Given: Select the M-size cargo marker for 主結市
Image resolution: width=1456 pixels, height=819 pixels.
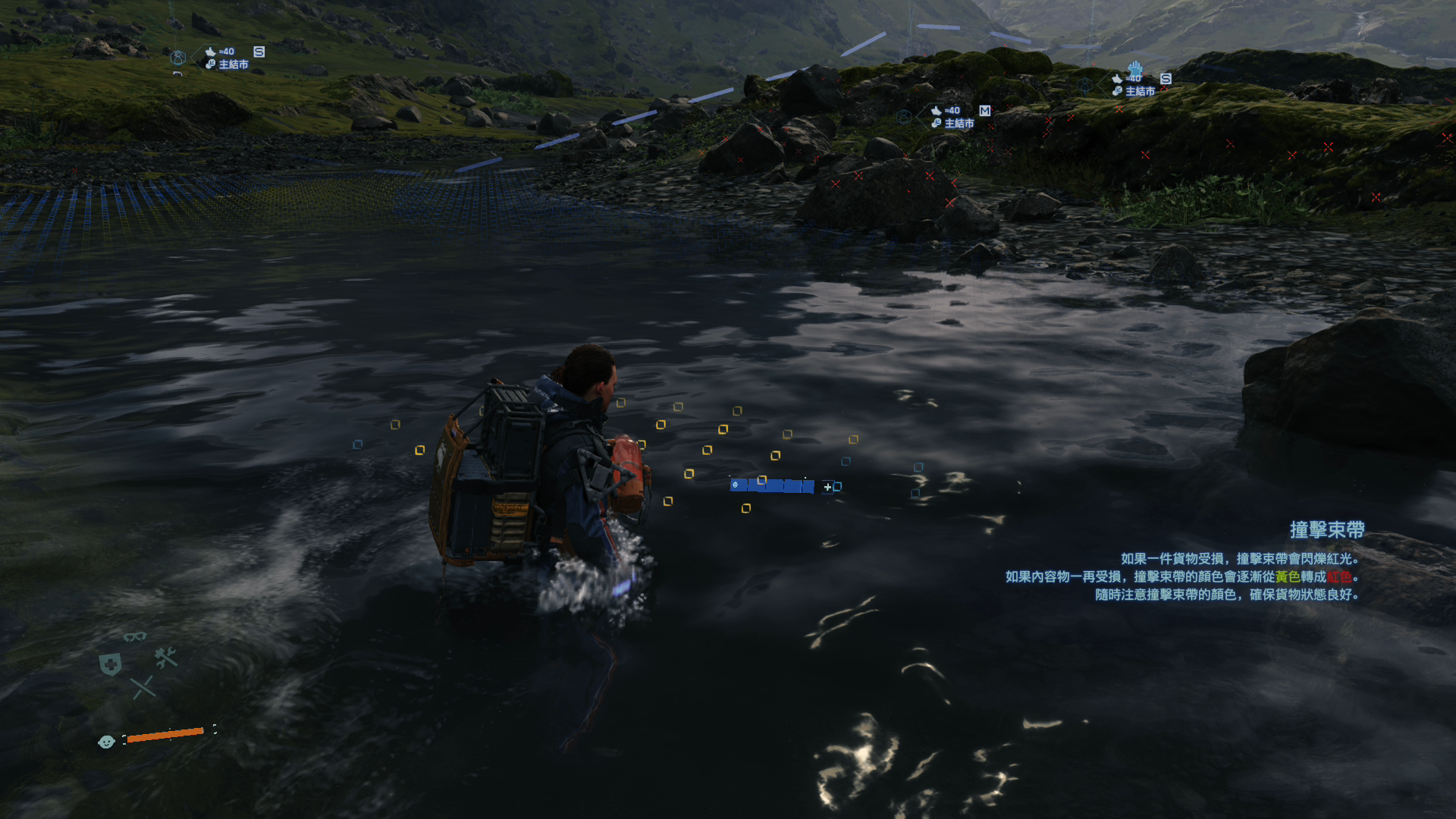Looking at the screenshot, I should (984, 111).
